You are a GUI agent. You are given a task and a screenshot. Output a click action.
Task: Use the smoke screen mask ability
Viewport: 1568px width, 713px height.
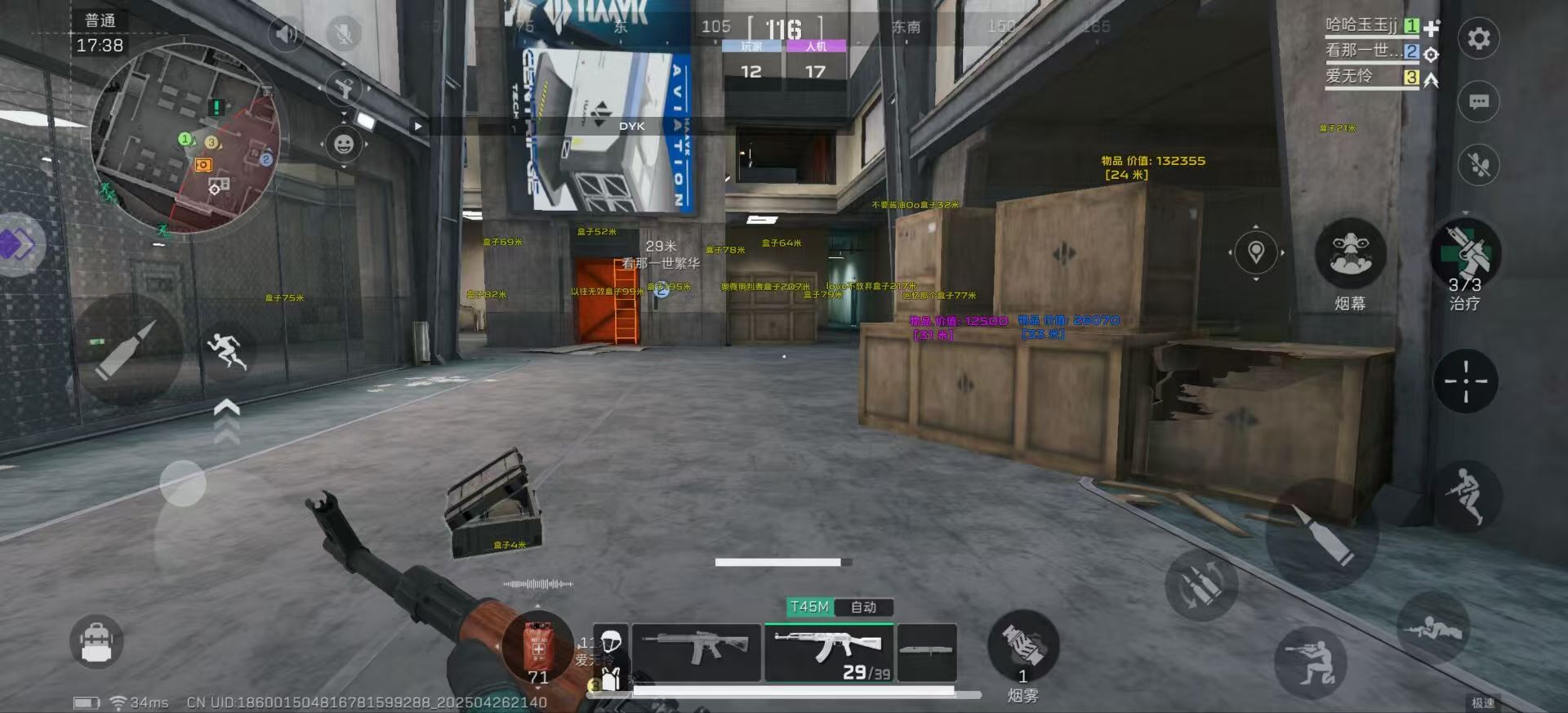[x=1350, y=255]
